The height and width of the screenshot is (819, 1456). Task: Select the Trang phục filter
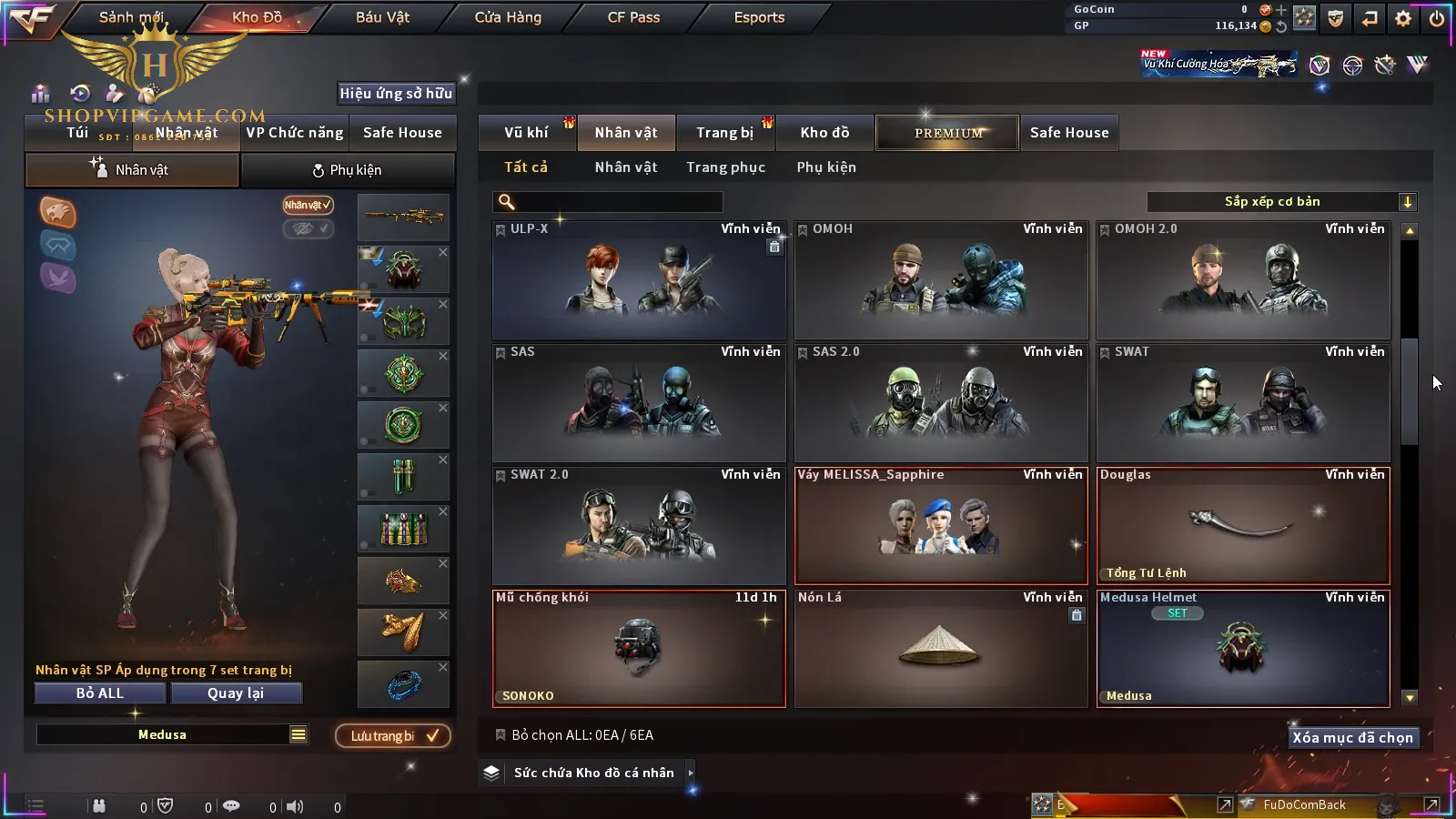pos(725,167)
